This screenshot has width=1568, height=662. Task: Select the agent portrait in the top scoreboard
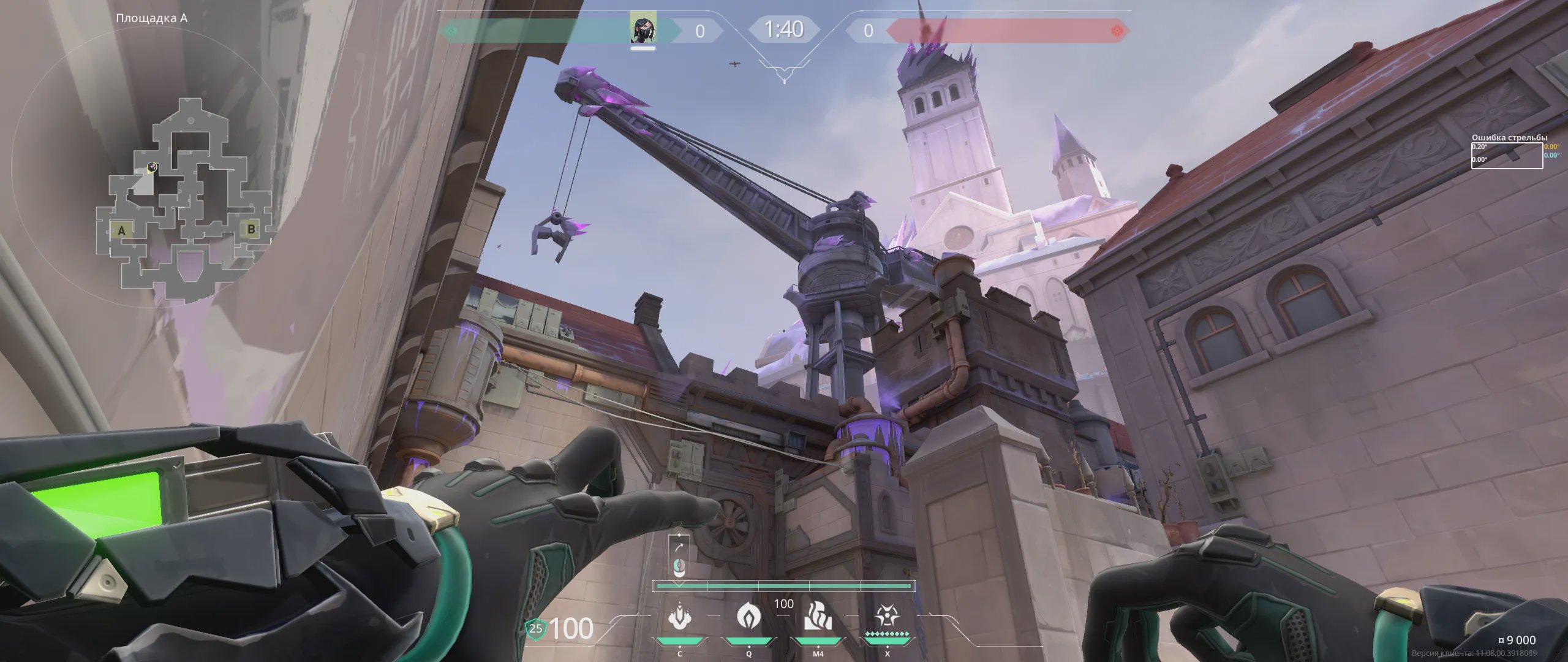click(643, 28)
